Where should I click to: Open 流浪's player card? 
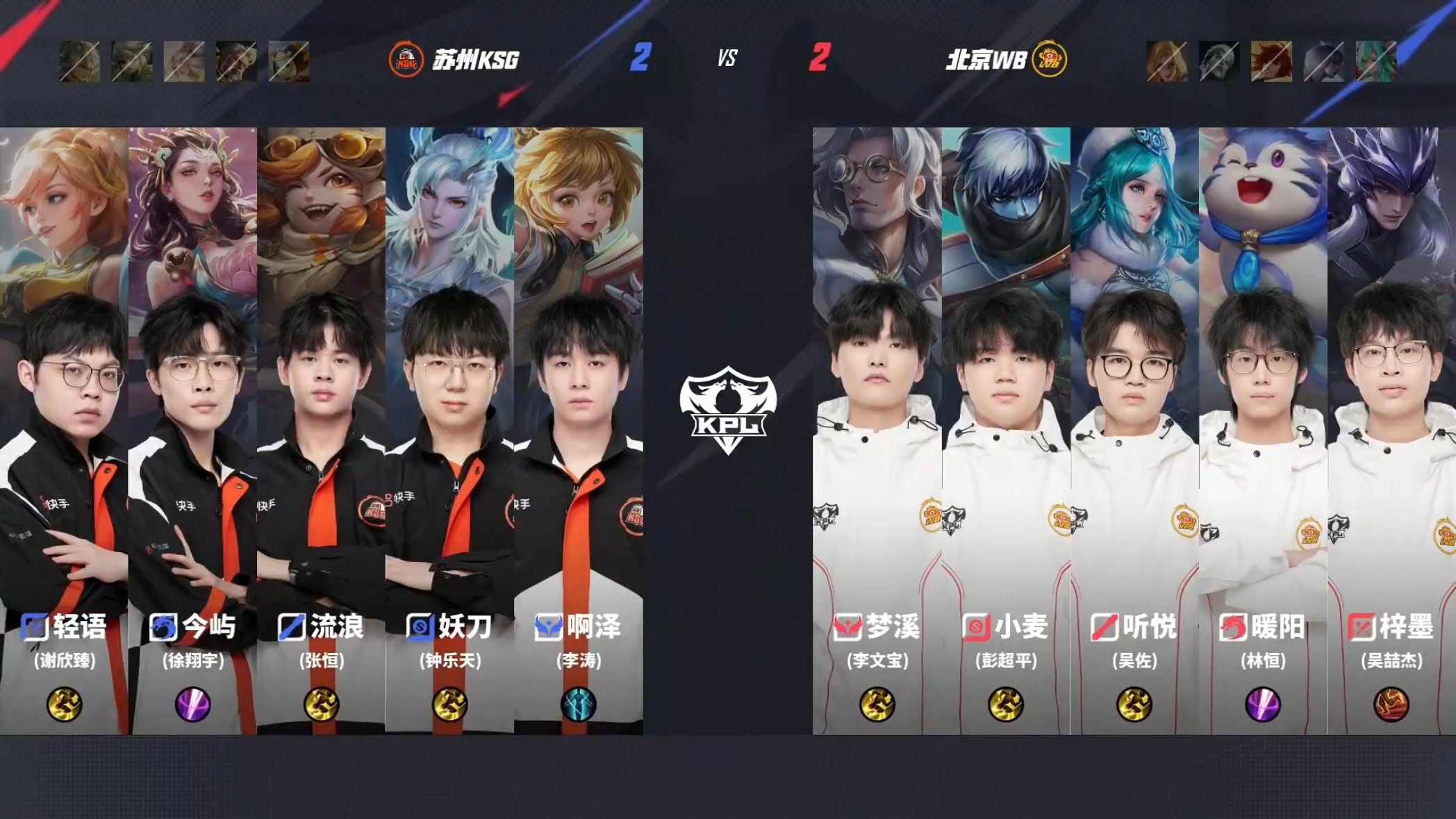click(x=321, y=431)
